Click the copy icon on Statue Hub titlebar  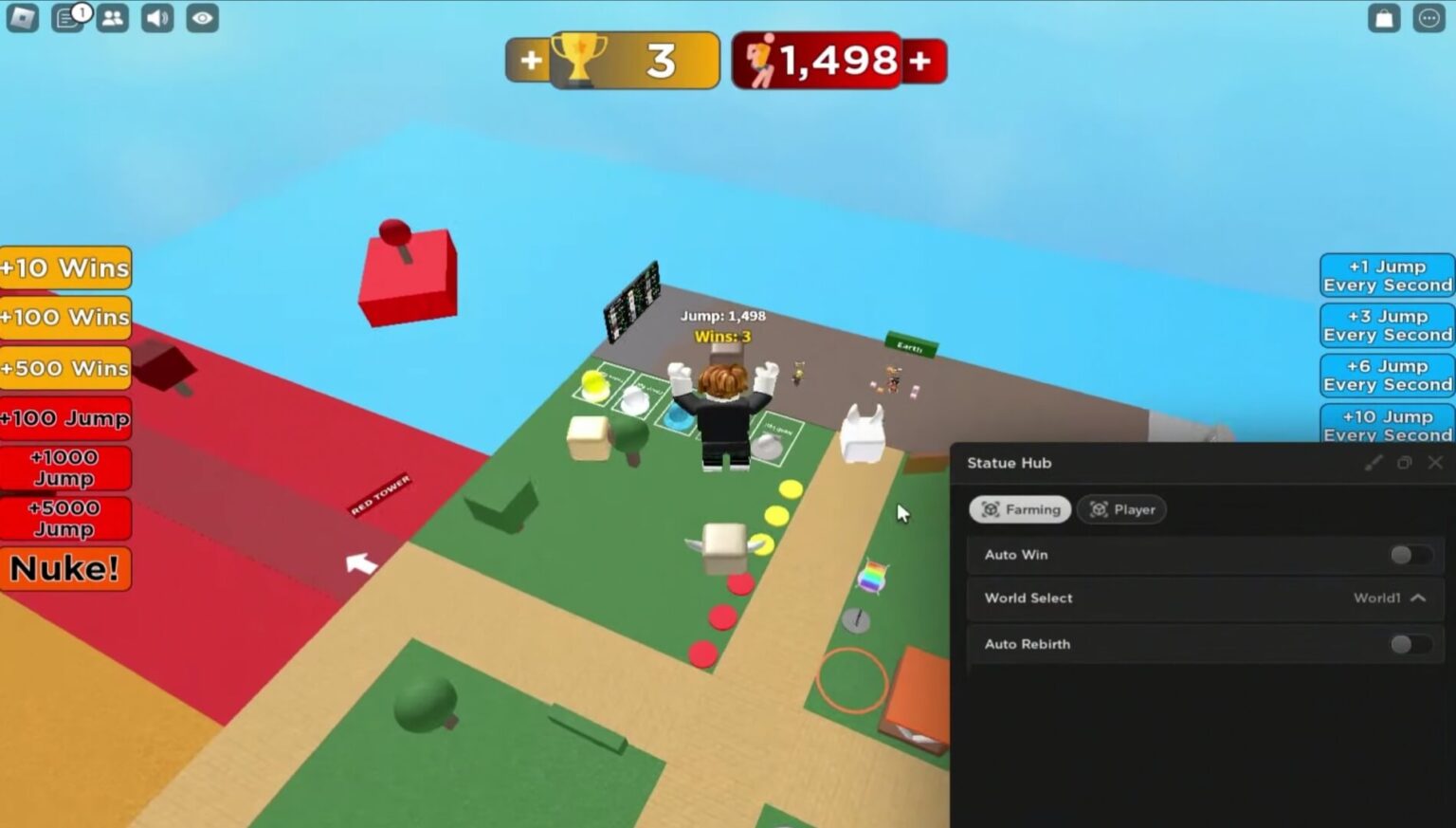tap(1405, 463)
